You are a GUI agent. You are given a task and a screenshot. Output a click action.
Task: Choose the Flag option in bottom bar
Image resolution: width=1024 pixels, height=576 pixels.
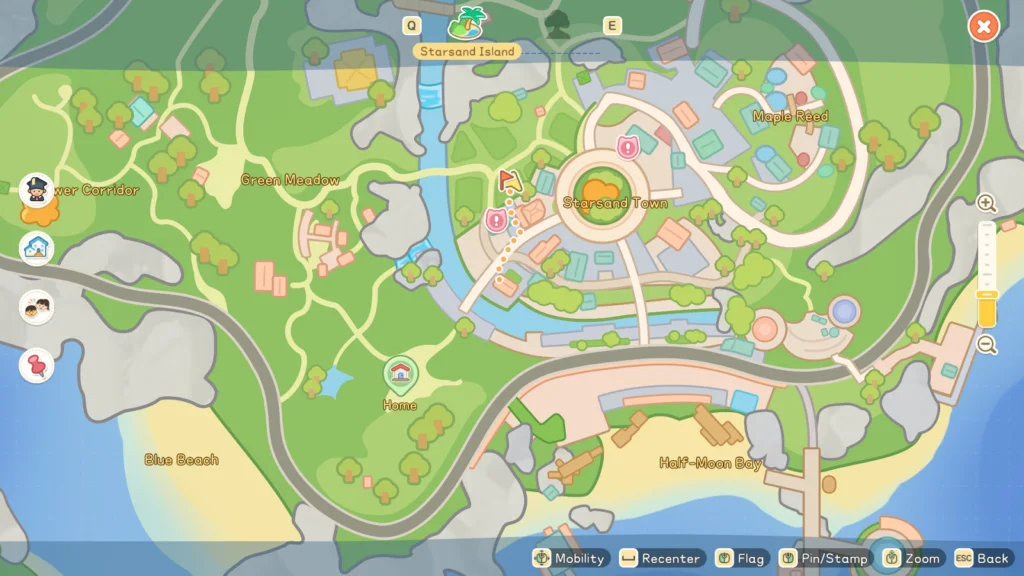pos(741,558)
